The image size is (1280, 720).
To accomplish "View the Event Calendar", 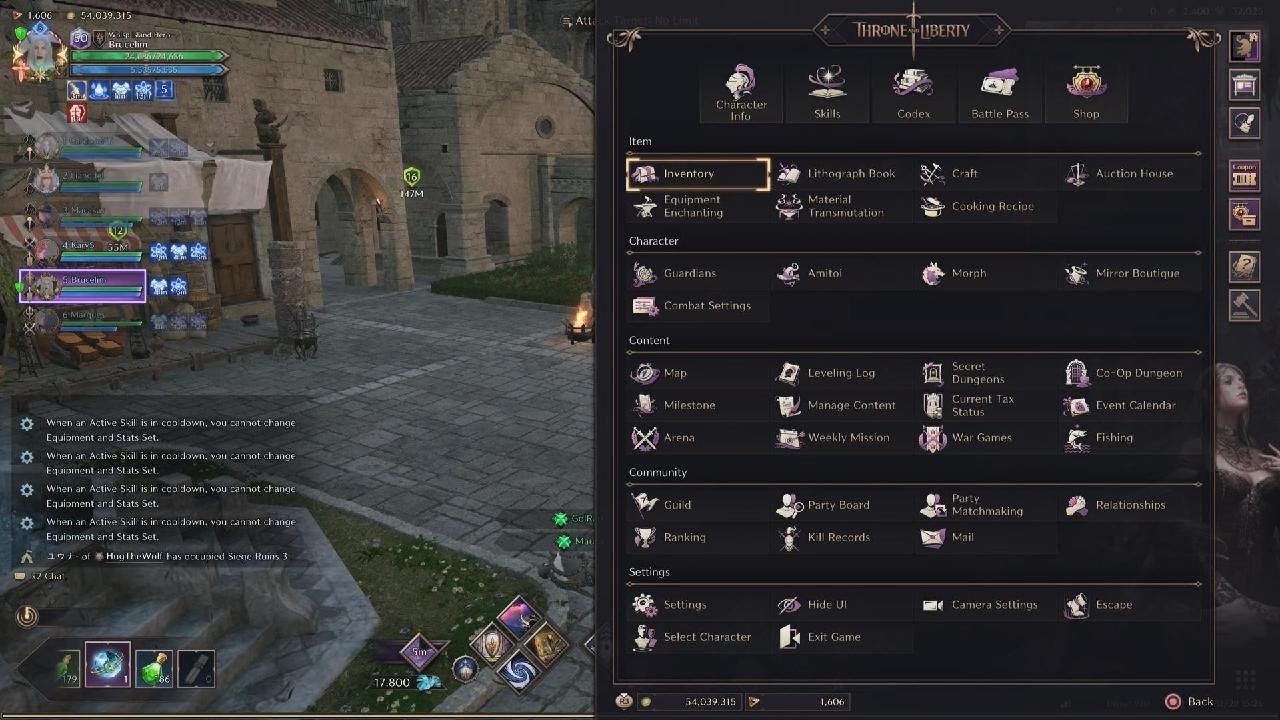I will (1135, 405).
